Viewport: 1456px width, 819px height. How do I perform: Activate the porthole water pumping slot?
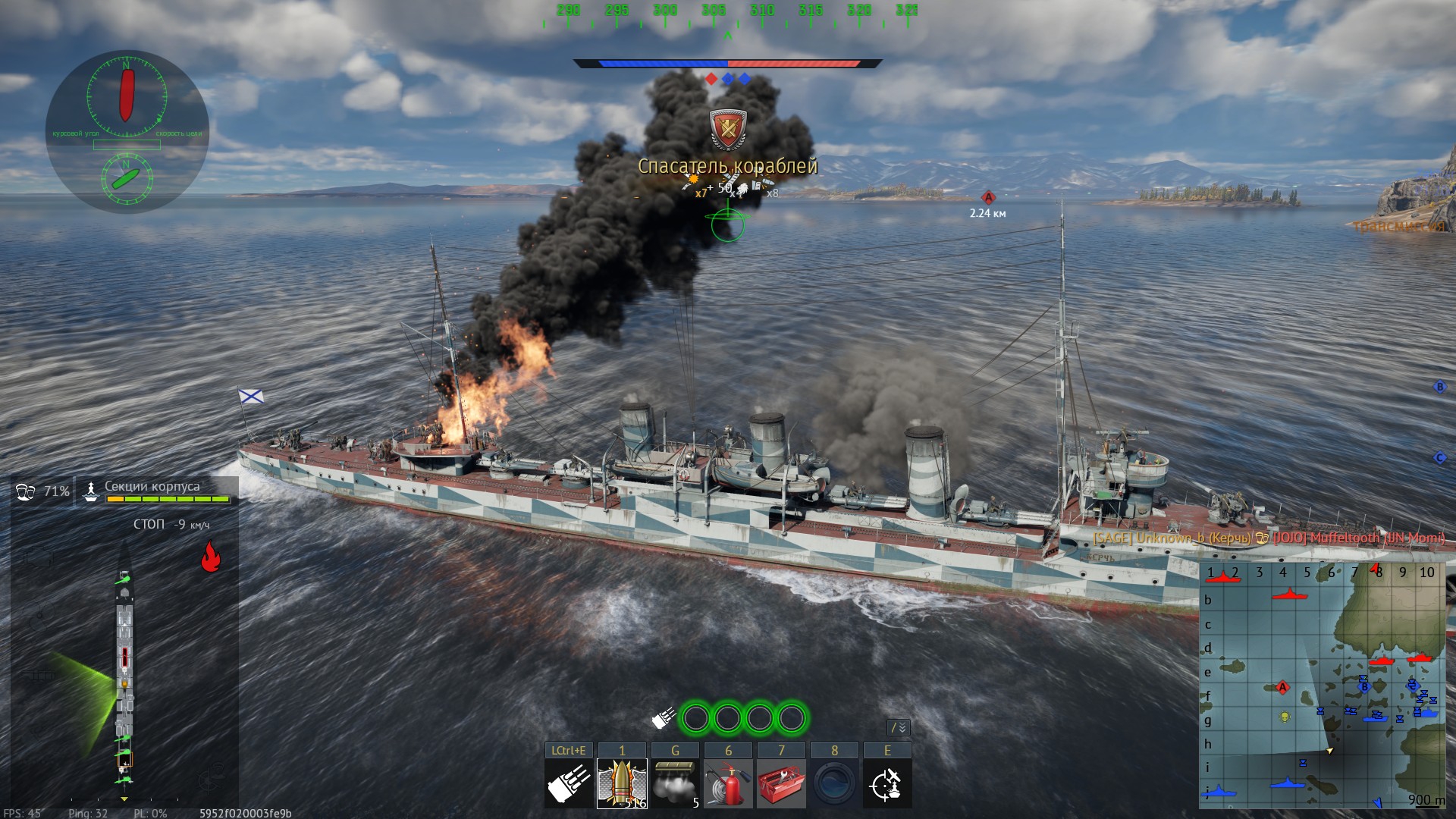click(834, 784)
